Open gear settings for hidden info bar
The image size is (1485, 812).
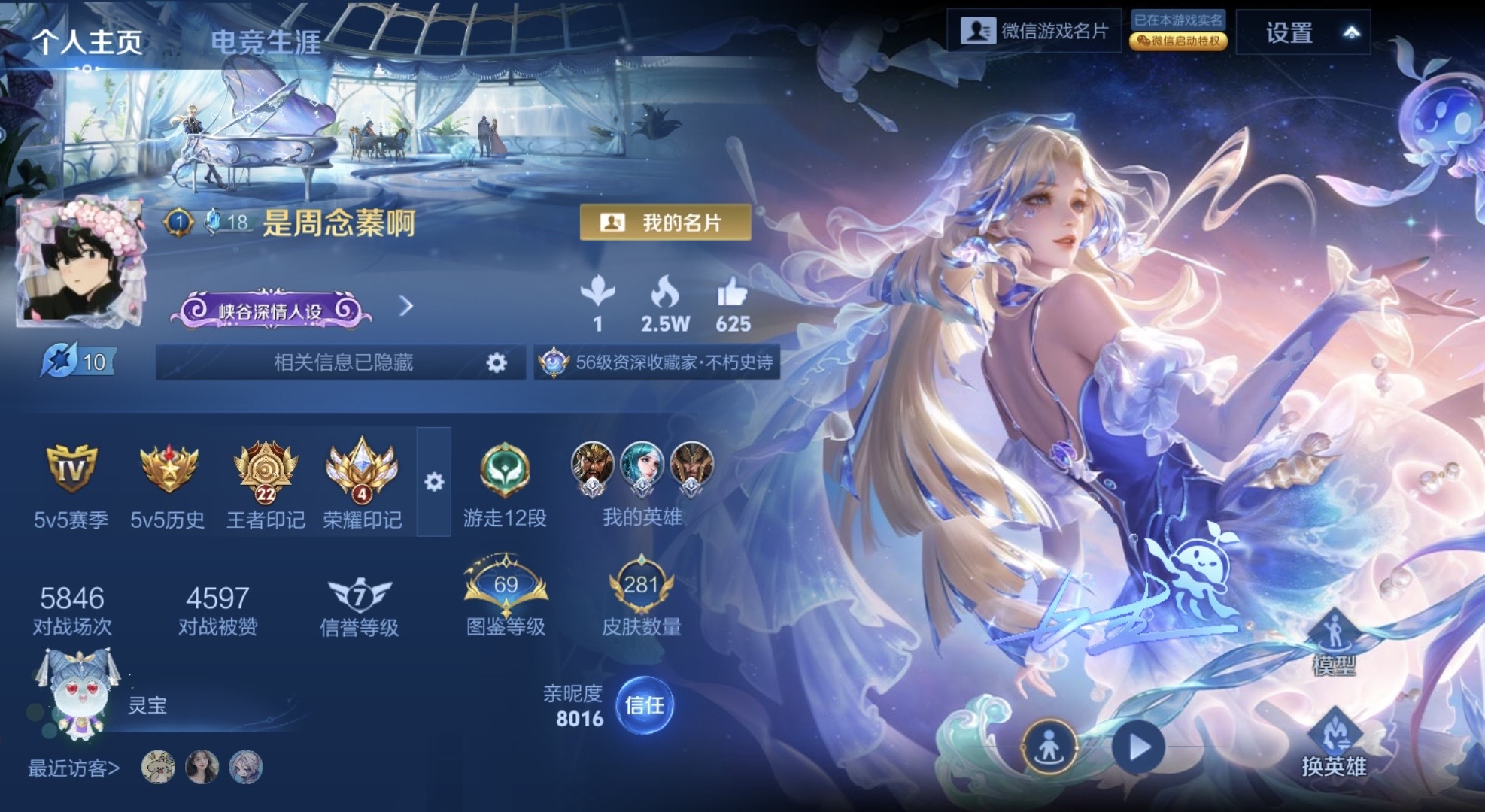[497, 363]
